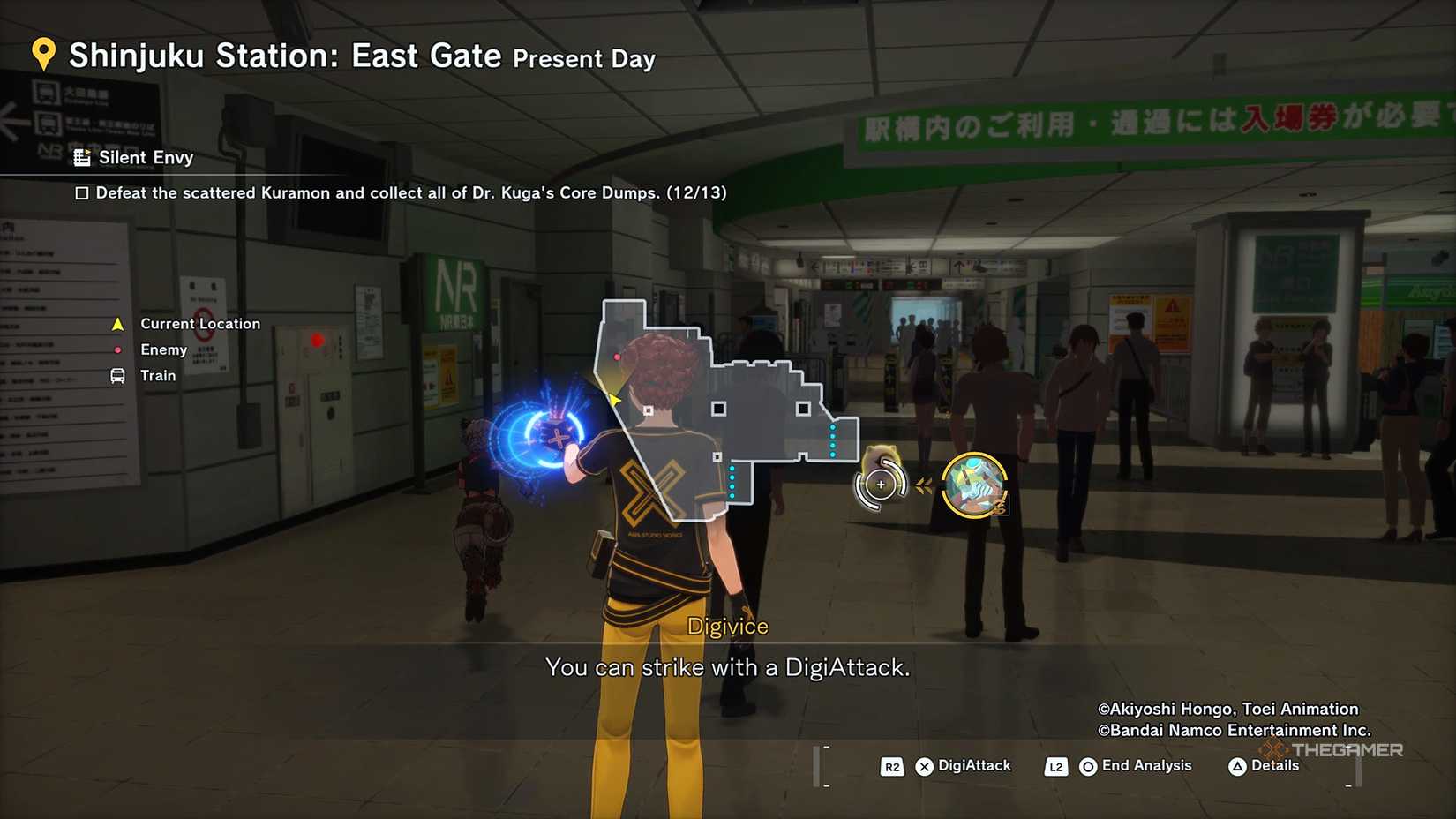
Task: Click the double-chevron arrows beside the portrait
Action: (x=924, y=482)
